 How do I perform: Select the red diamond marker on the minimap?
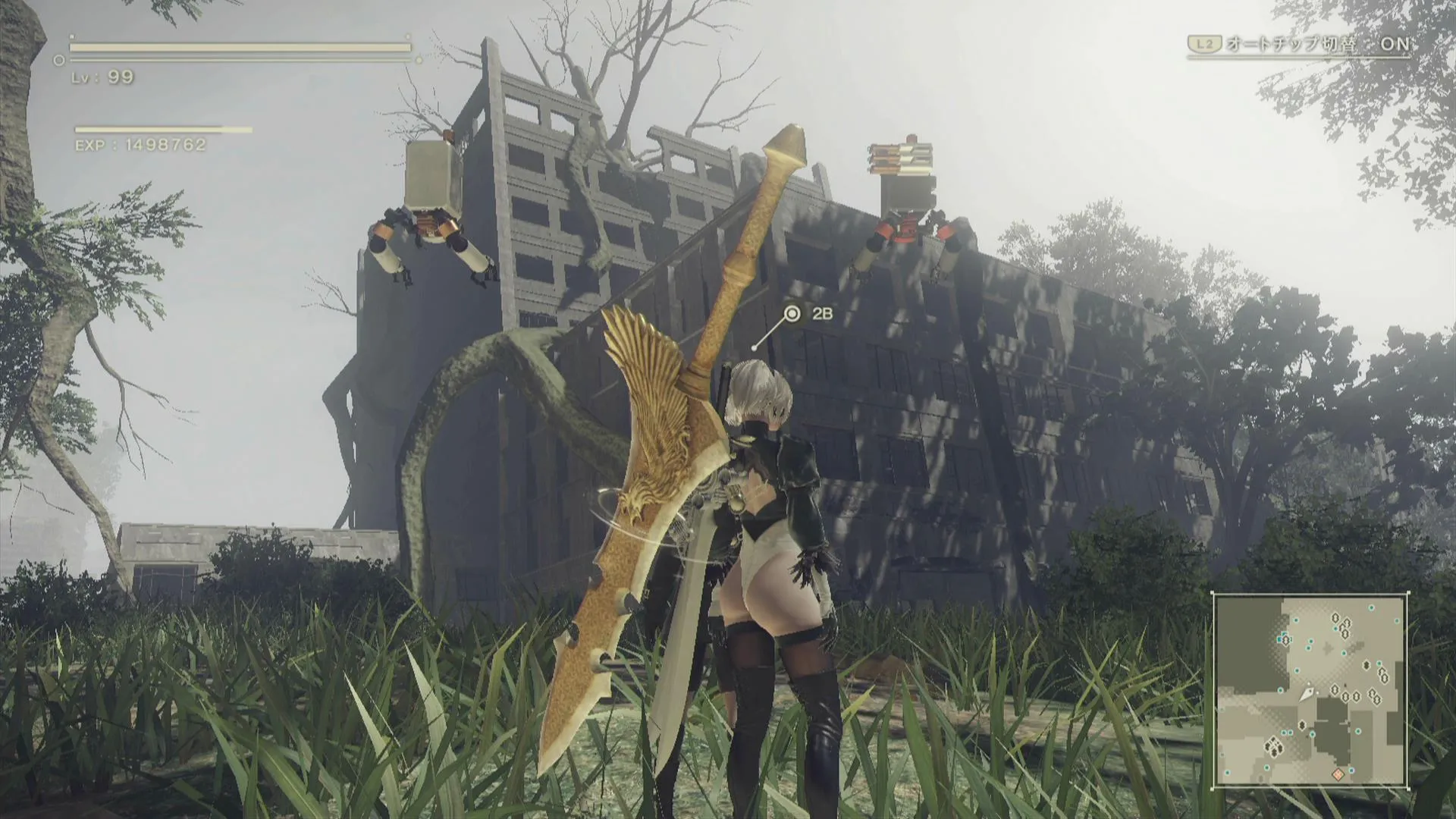pyautogui.click(x=1338, y=774)
